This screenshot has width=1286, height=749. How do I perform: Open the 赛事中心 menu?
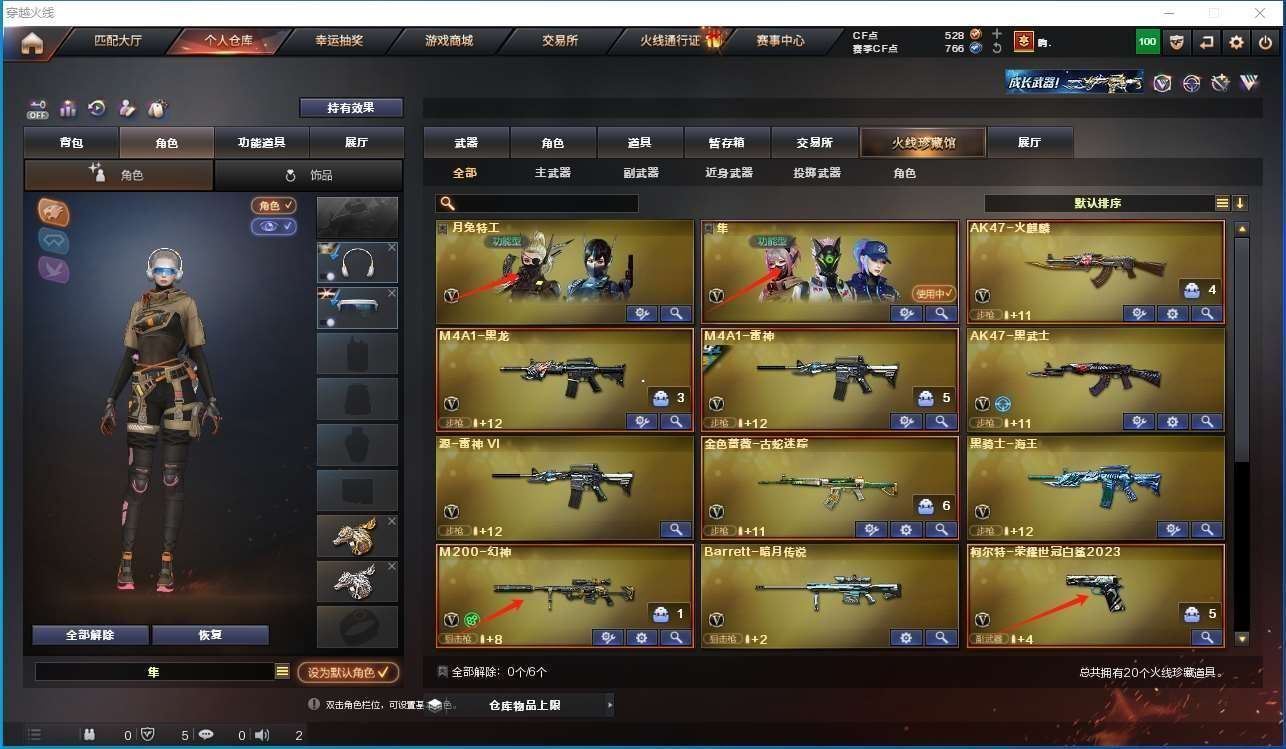[780, 41]
